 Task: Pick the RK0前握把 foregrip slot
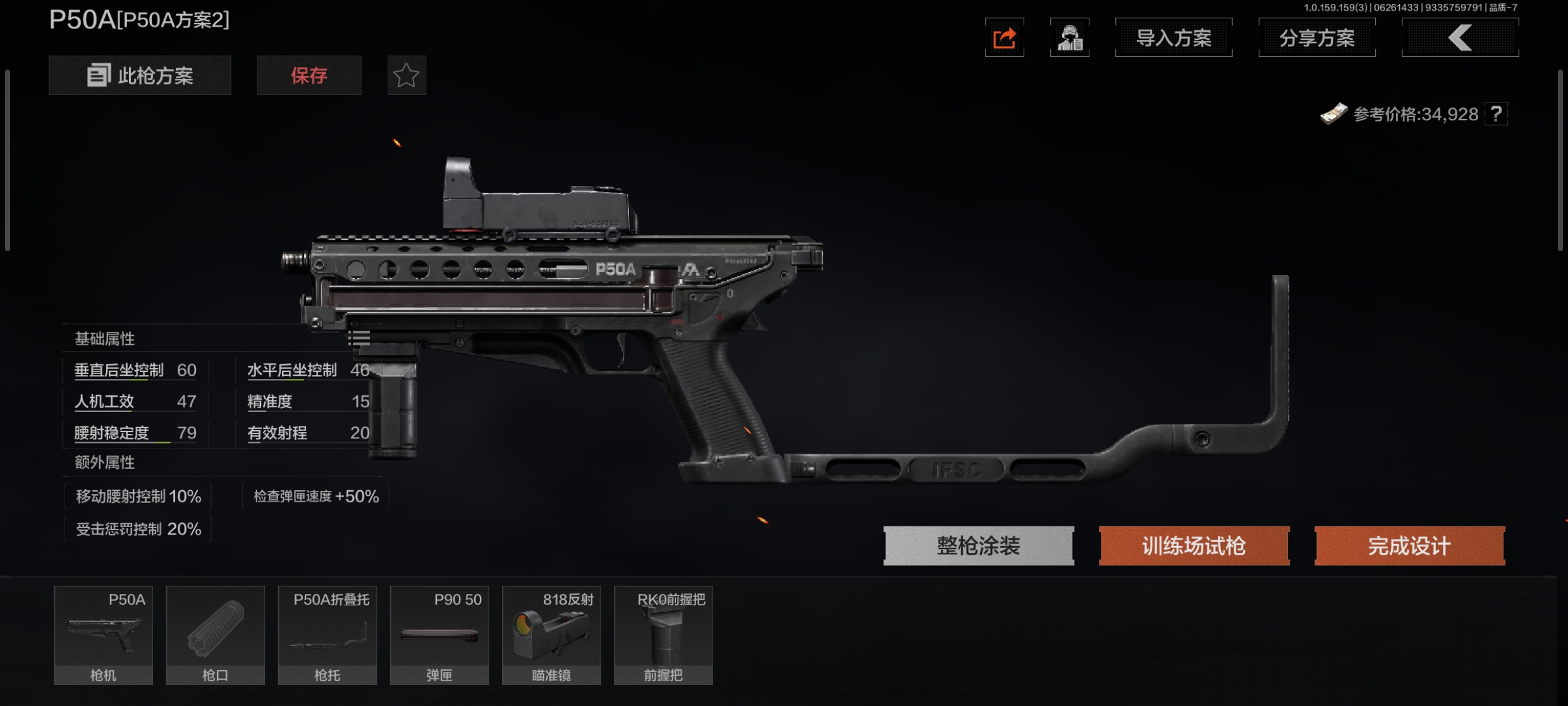coord(663,635)
